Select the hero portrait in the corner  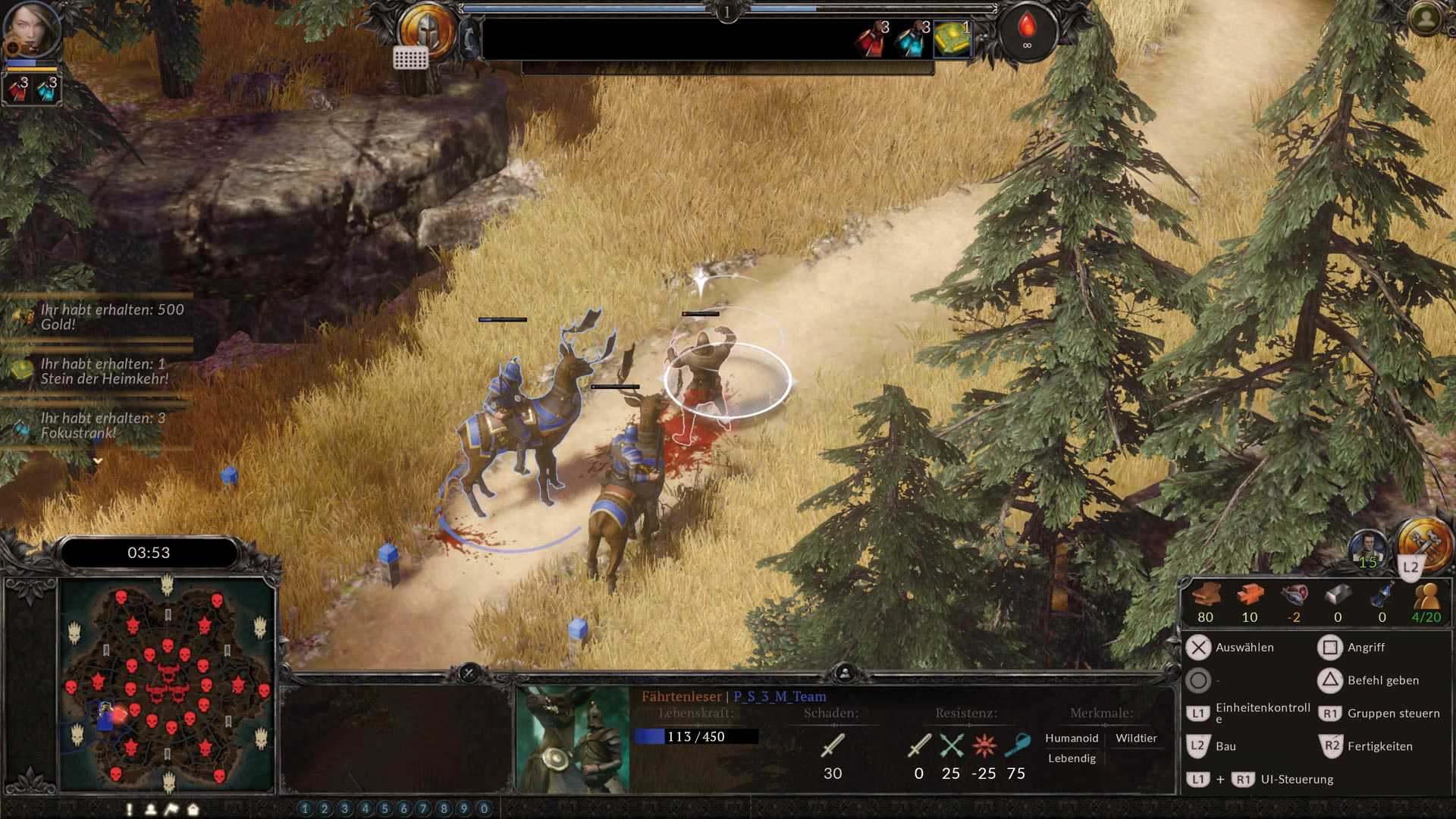(x=32, y=30)
